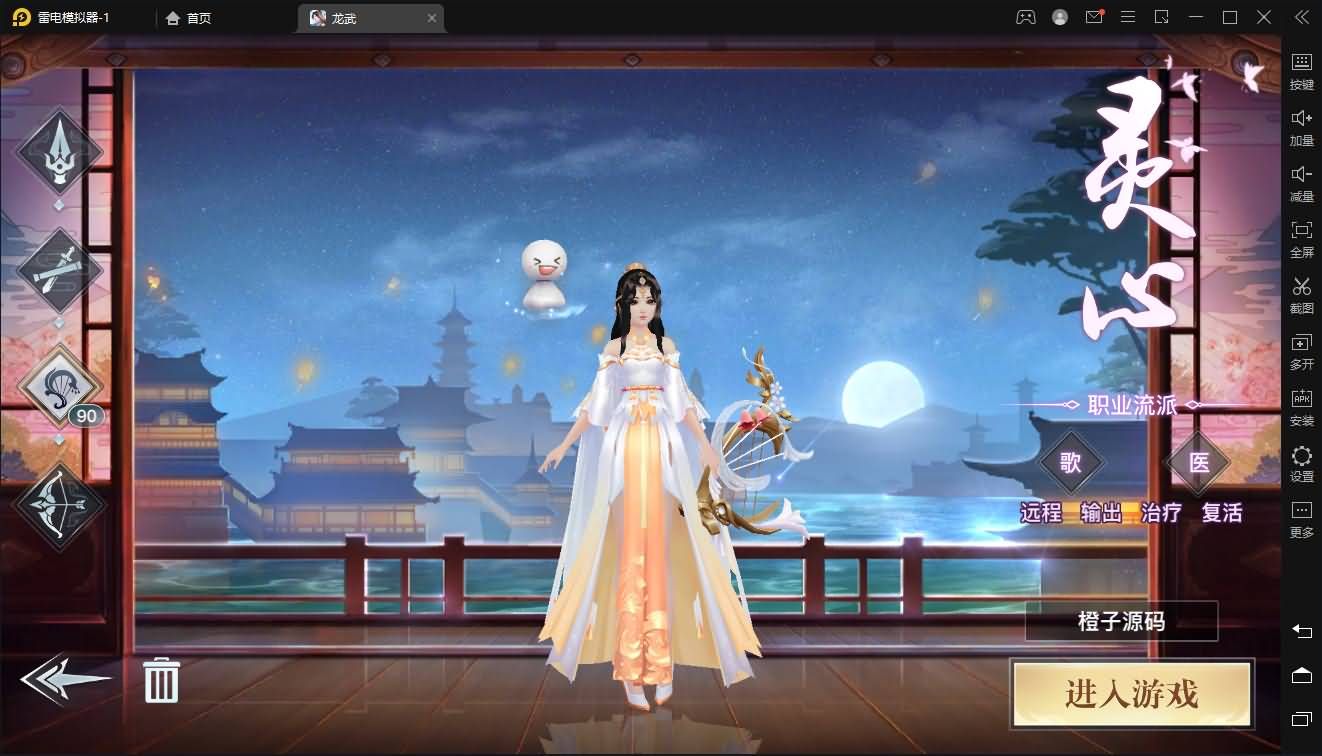This screenshot has width=1322, height=756.
Task: Click the trash can delete icon
Action: pyautogui.click(x=160, y=679)
